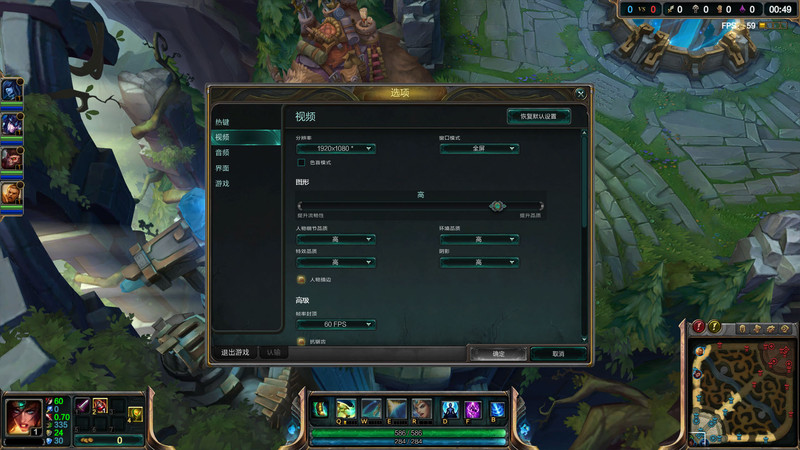Image resolution: width=800 pixels, height=450 pixels.
Task: Confirm settings with the 确定 button
Action: 498,354
